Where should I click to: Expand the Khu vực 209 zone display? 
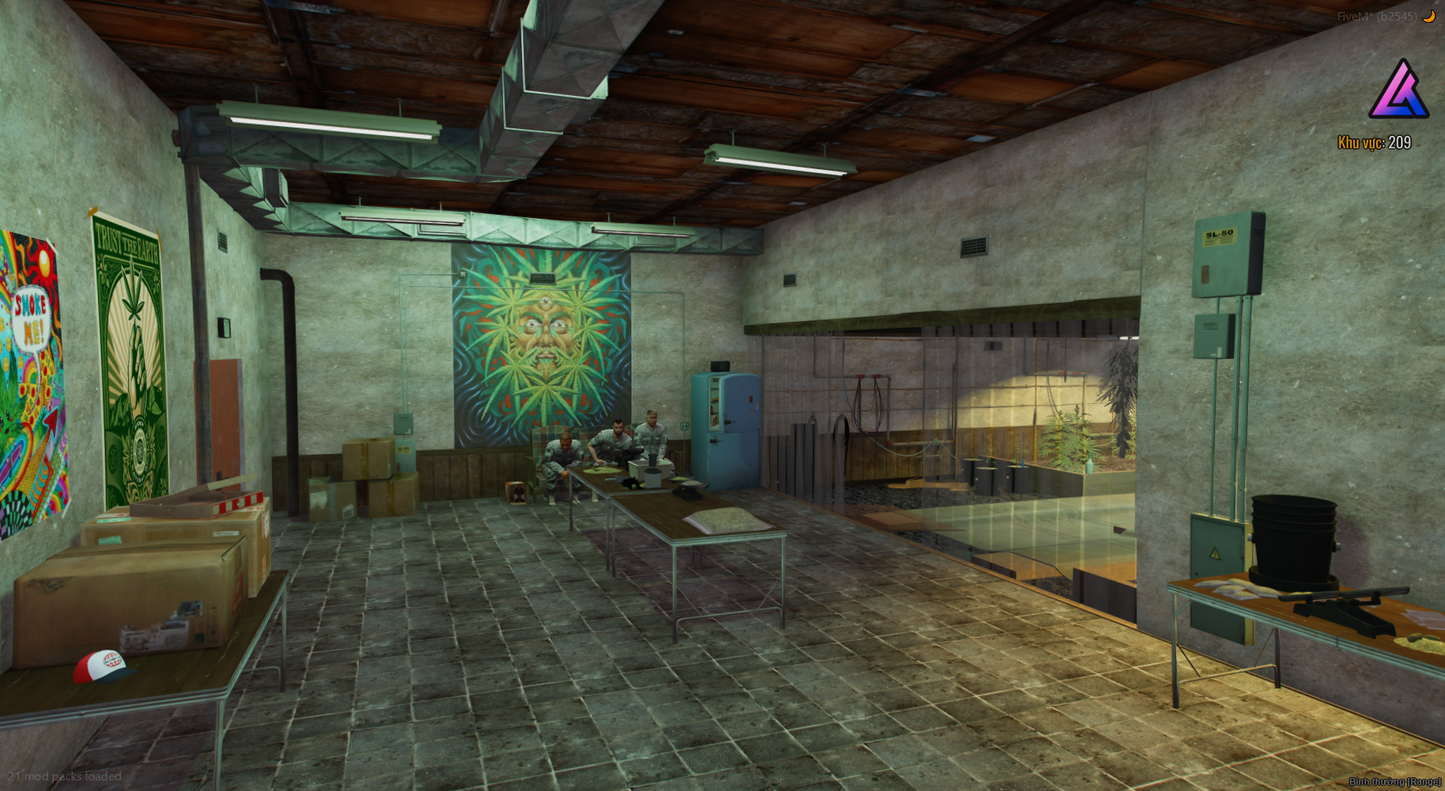pyautogui.click(x=1375, y=144)
